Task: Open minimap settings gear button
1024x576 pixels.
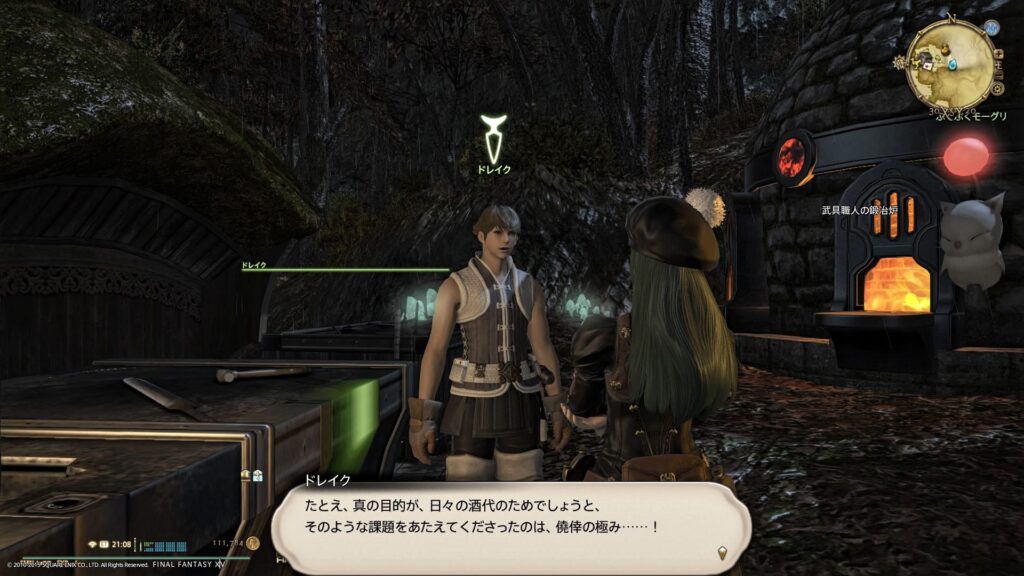Action: pyautogui.click(x=996, y=90)
